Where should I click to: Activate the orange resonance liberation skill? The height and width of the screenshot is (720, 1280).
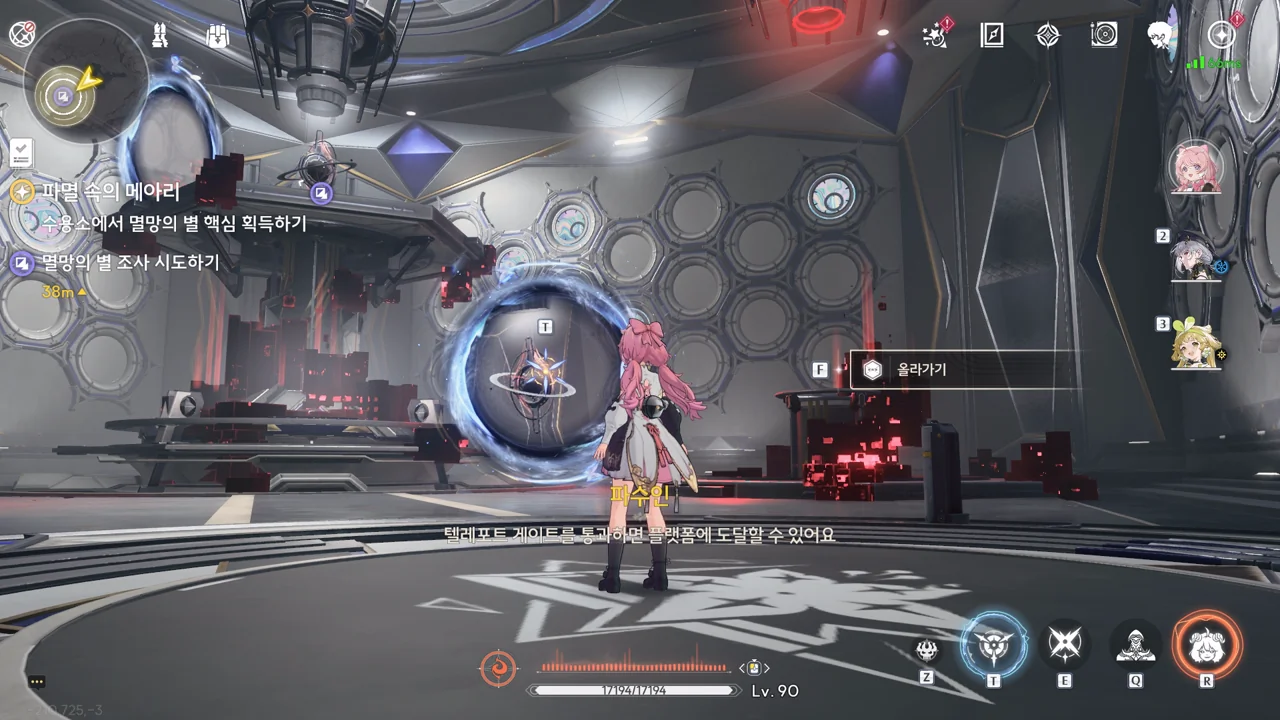[1207, 646]
